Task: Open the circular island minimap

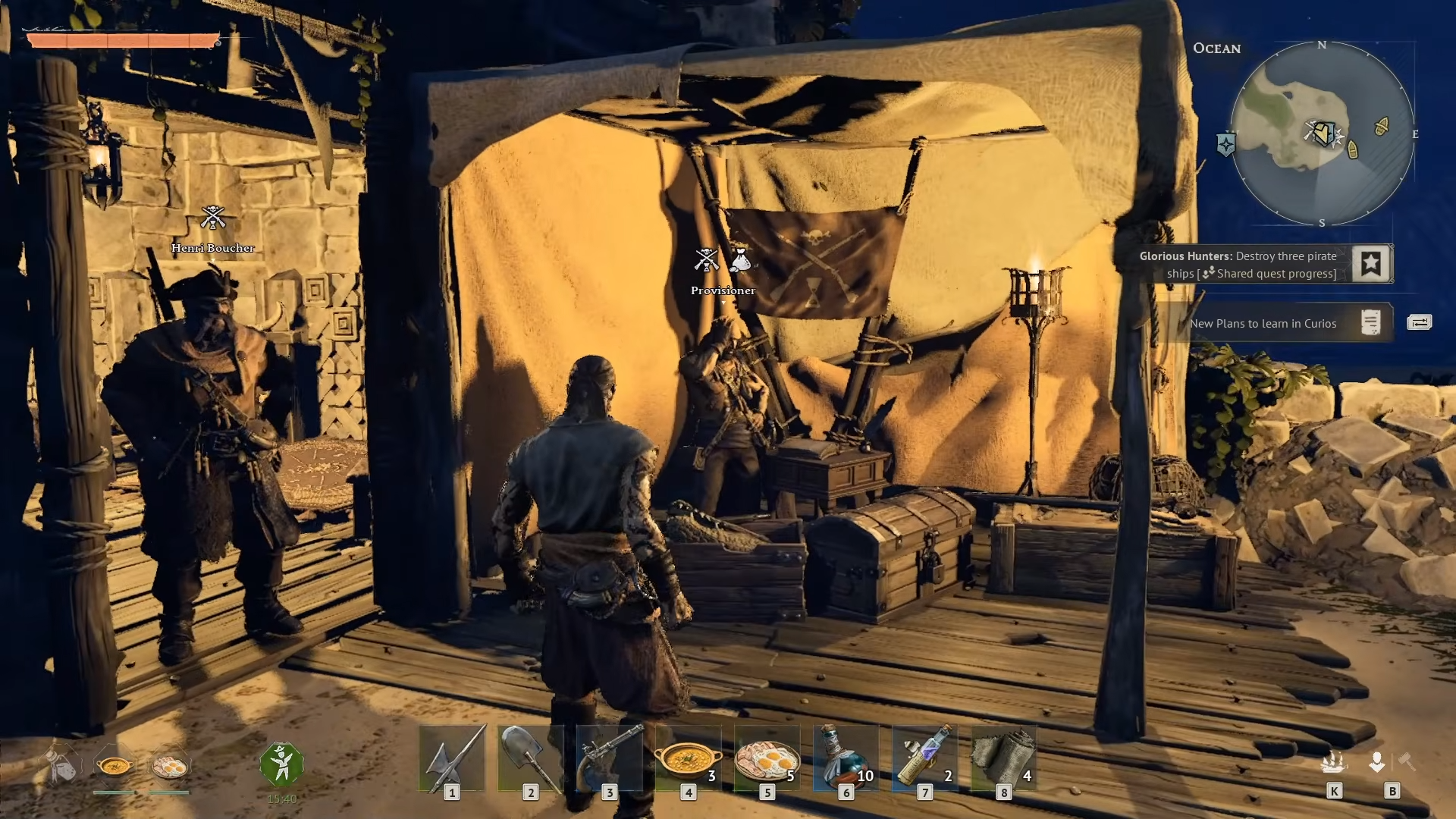Action: [1322, 133]
